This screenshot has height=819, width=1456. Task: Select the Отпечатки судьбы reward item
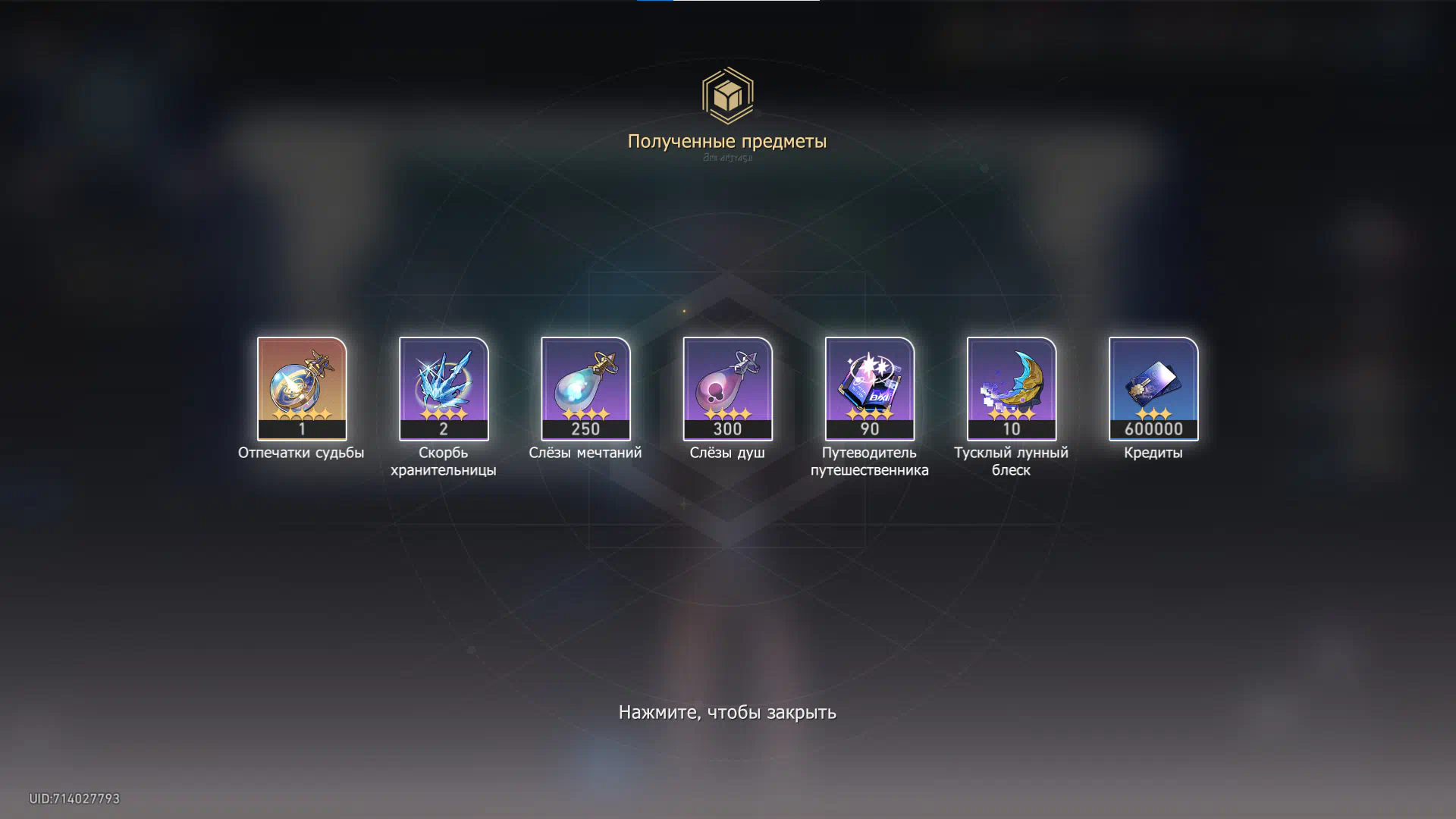coord(302,388)
